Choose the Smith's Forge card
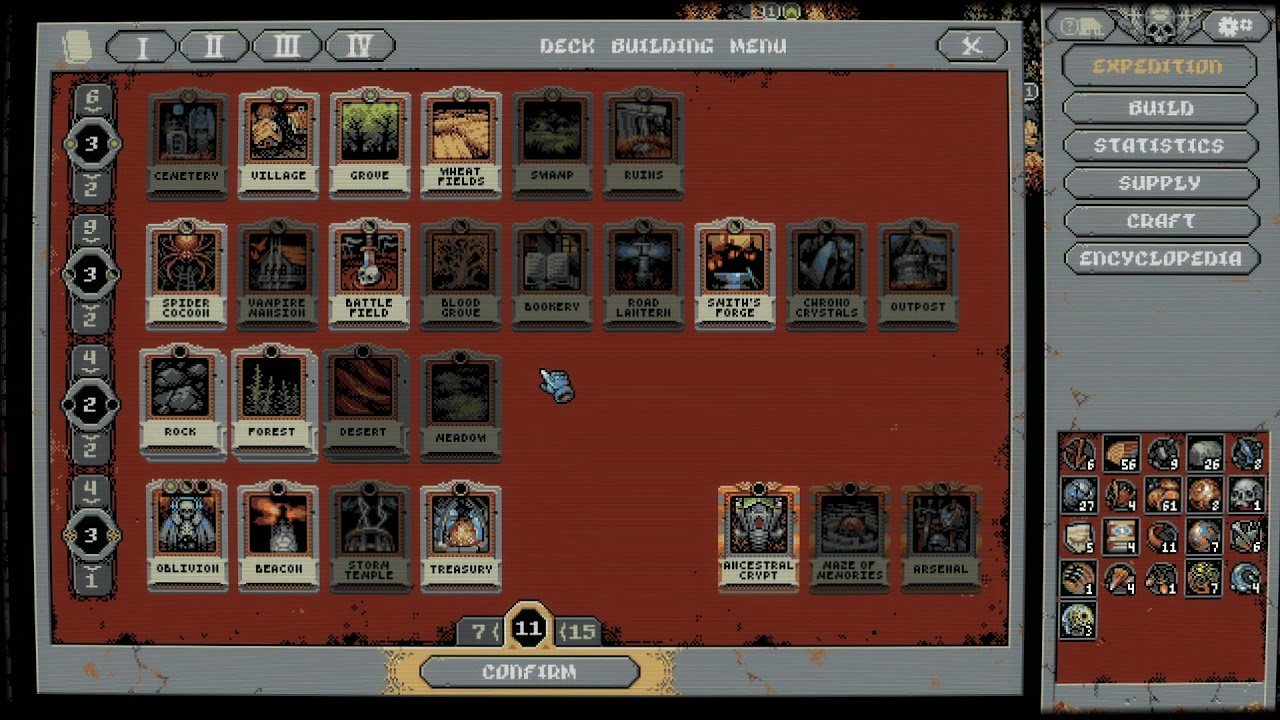 [735, 273]
